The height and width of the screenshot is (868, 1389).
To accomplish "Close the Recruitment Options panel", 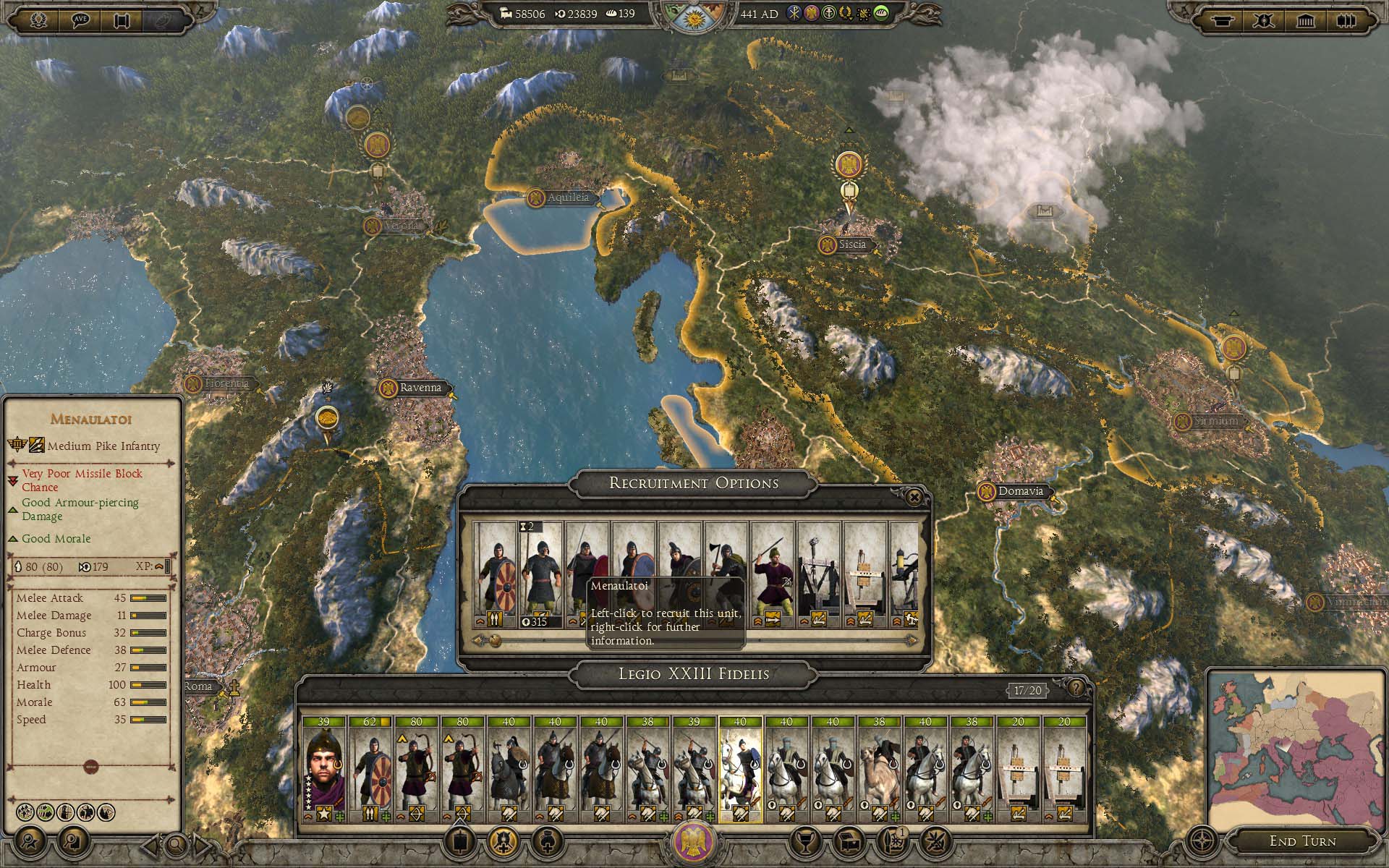I will [914, 497].
